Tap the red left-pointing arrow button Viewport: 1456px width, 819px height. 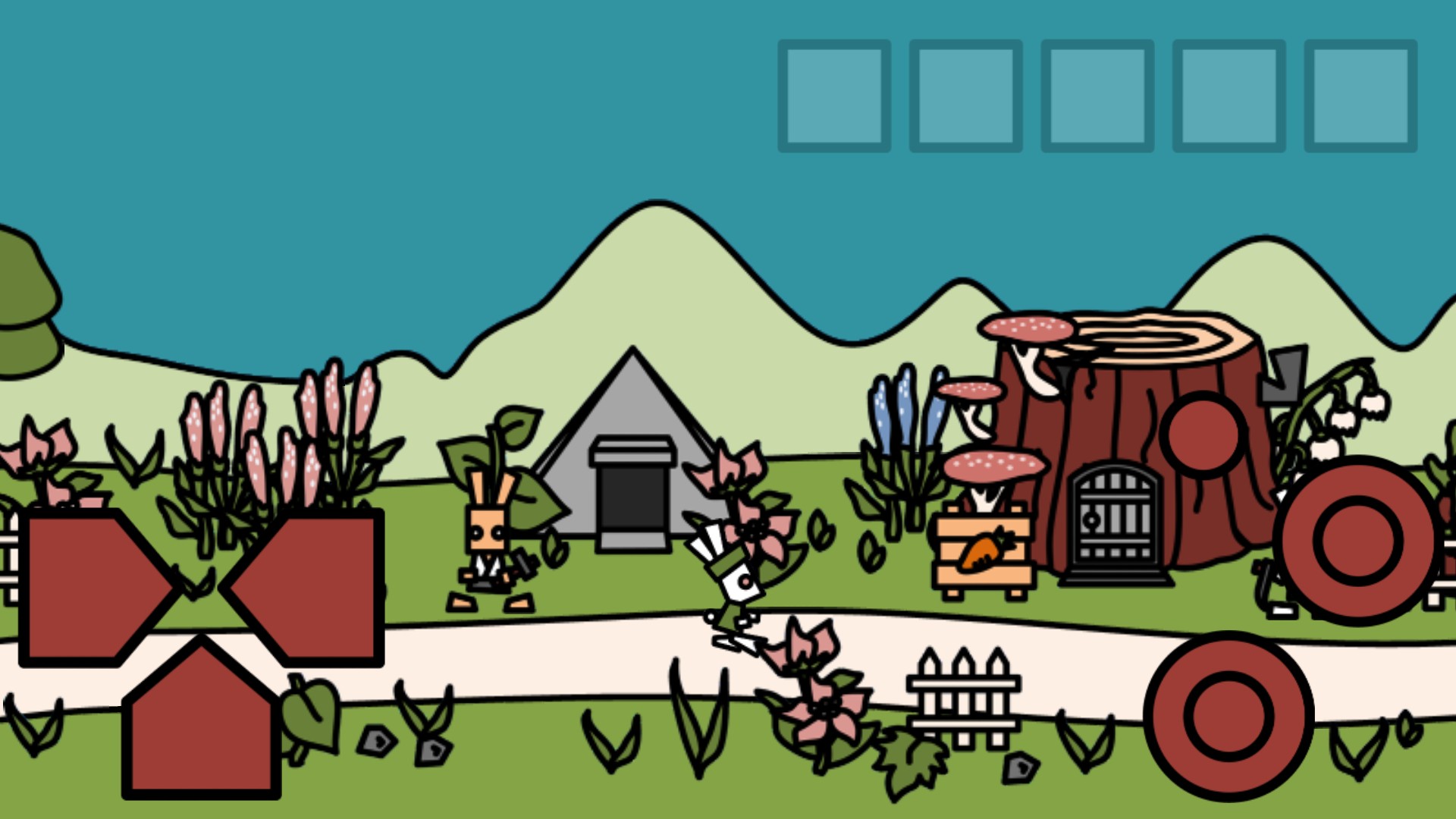click(x=311, y=588)
